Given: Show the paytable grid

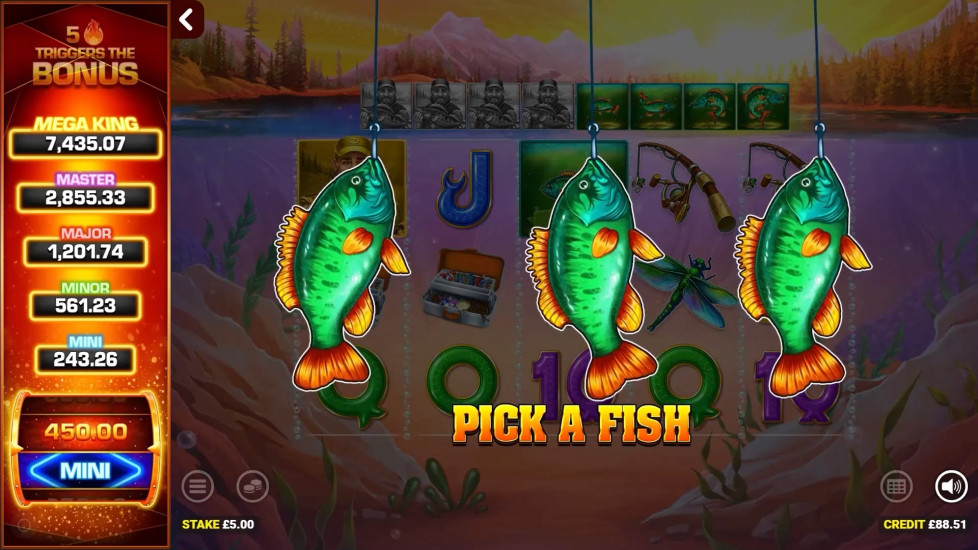Looking at the screenshot, I should tap(896, 487).
